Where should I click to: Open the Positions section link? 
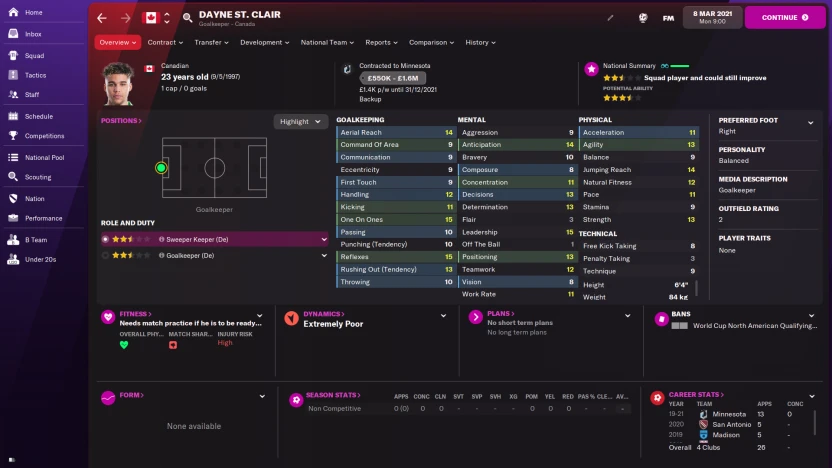121,121
